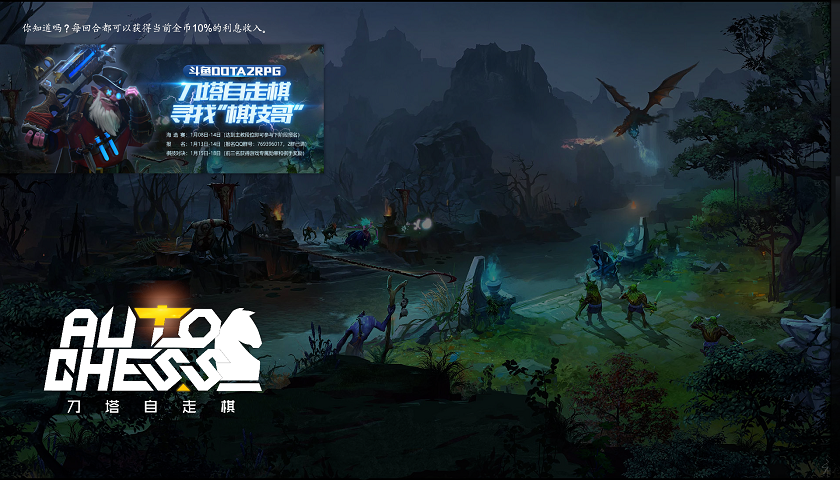Open the Douyu DOTA2RPG tournament banner
The height and width of the screenshot is (480, 840).
point(162,108)
